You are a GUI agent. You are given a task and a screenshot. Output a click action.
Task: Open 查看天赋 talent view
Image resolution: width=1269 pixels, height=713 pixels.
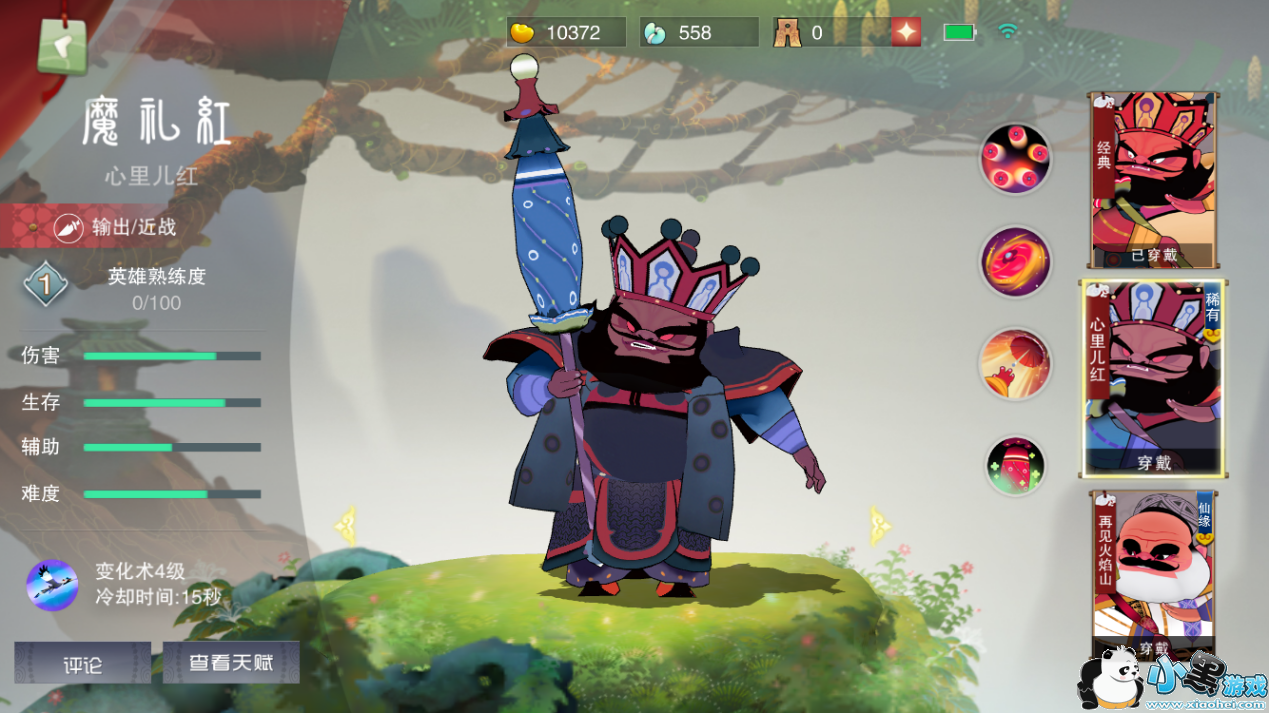(x=231, y=662)
